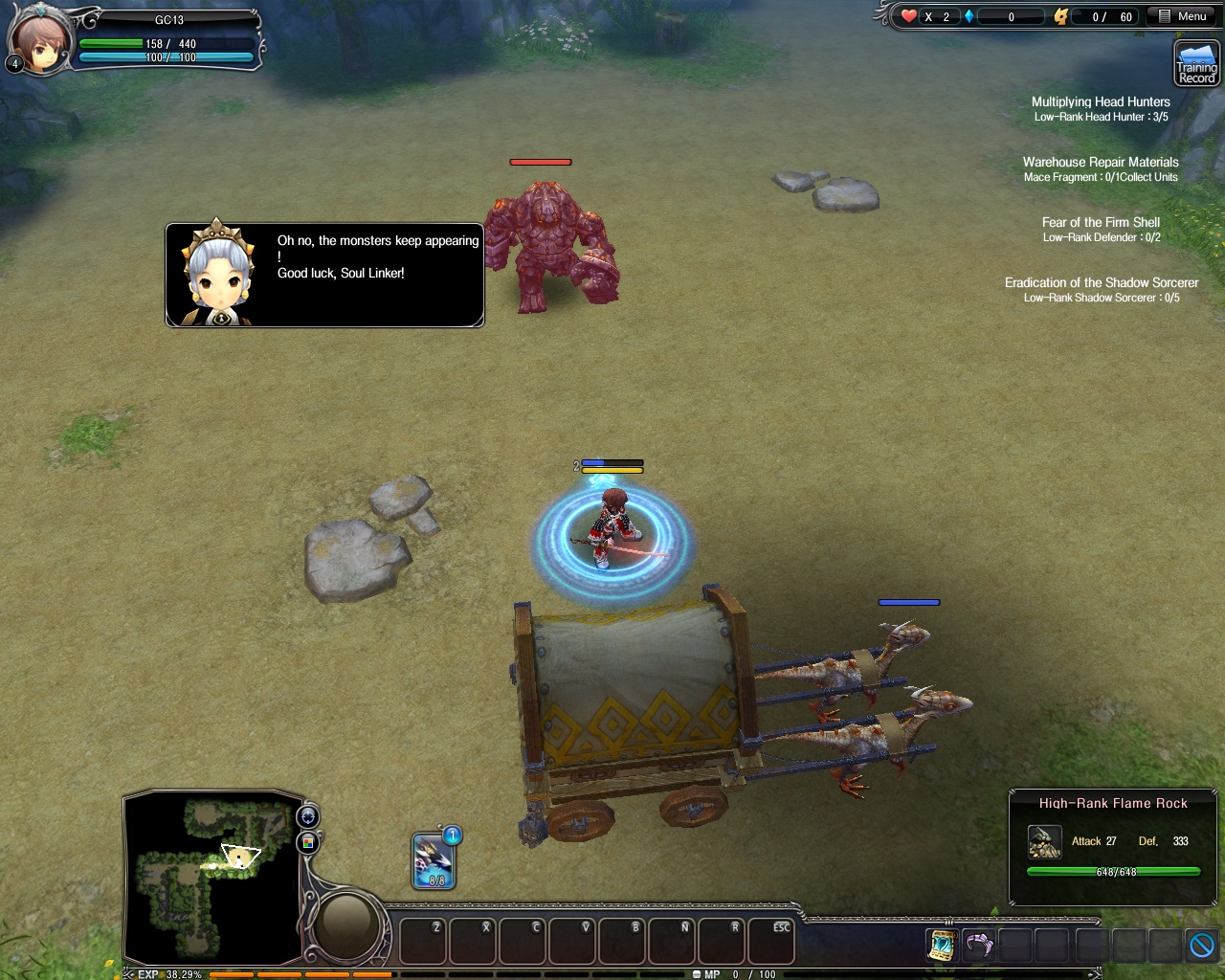Use the purple ribbon item slot
1225x980 pixels.
coord(978,946)
